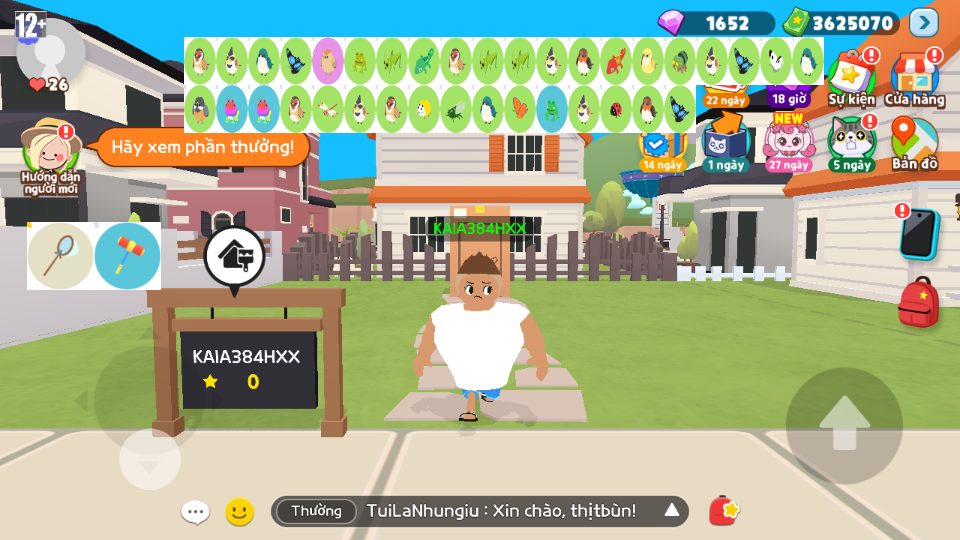Image resolution: width=960 pixels, height=540 pixels.
Task: Open the NEW pink-haired character event
Action: click(789, 143)
